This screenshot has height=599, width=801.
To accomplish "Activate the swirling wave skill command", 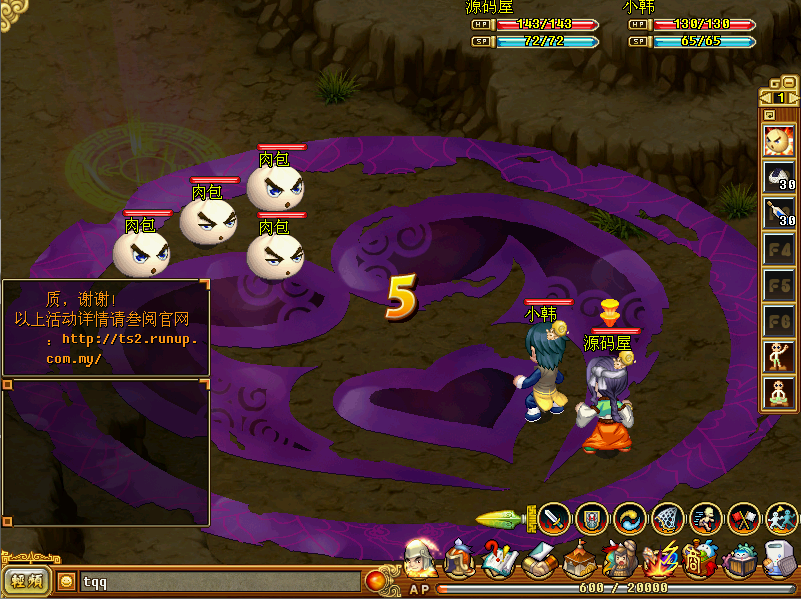I will pyautogui.click(x=629, y=518).
